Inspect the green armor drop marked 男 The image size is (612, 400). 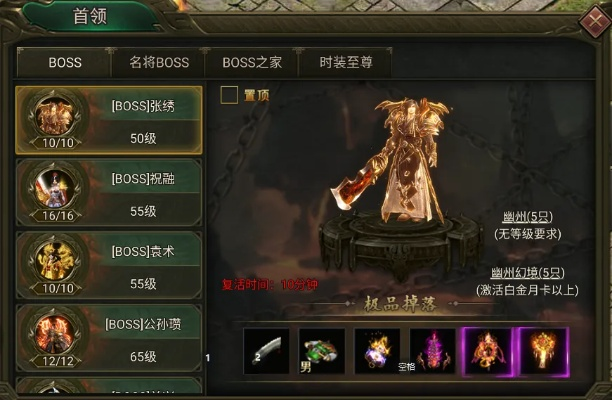(322, 351)
